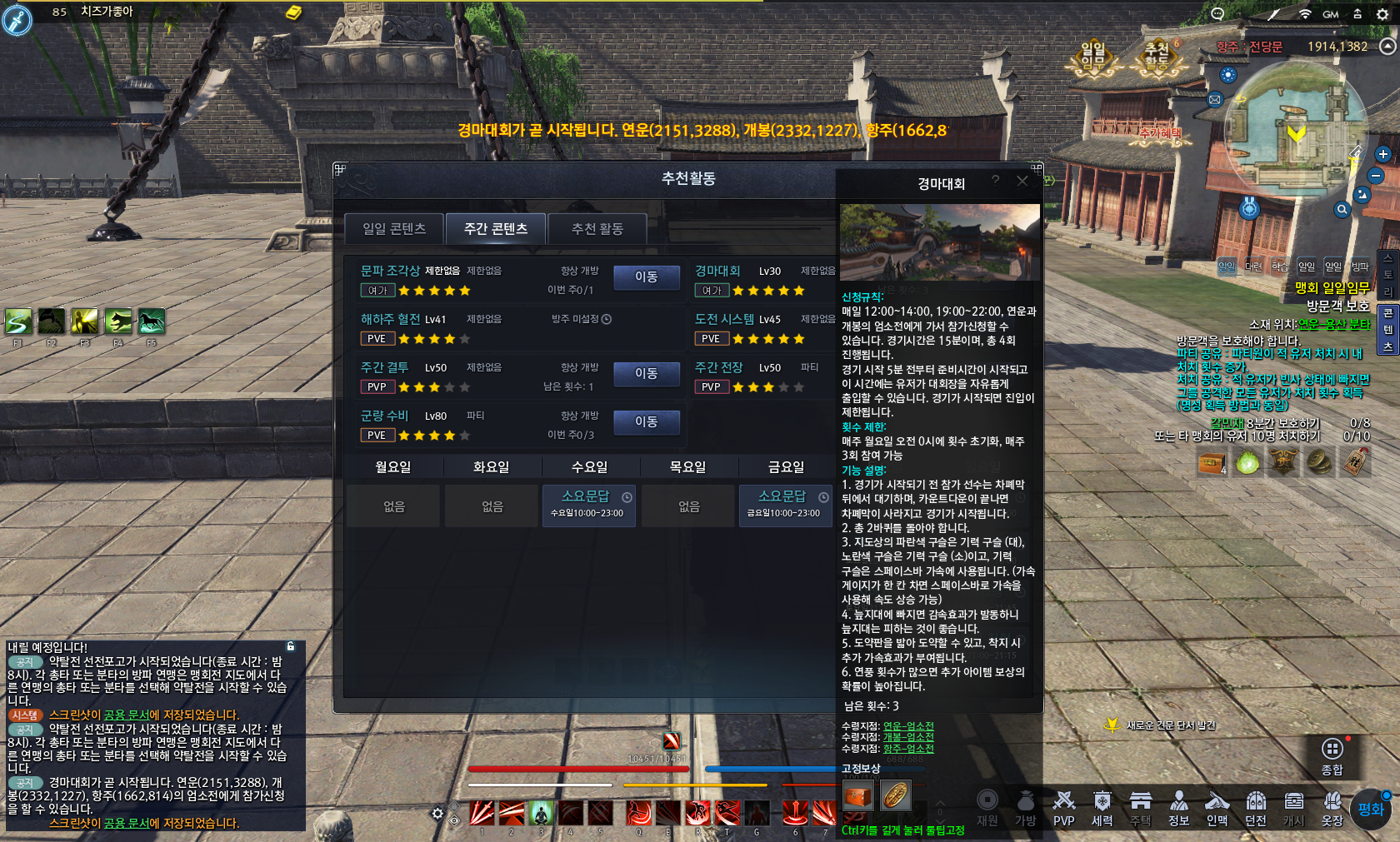Open the 세력 faction banner icon
Viewport: 1400px width, 842px height.
tap(1102, 804)
